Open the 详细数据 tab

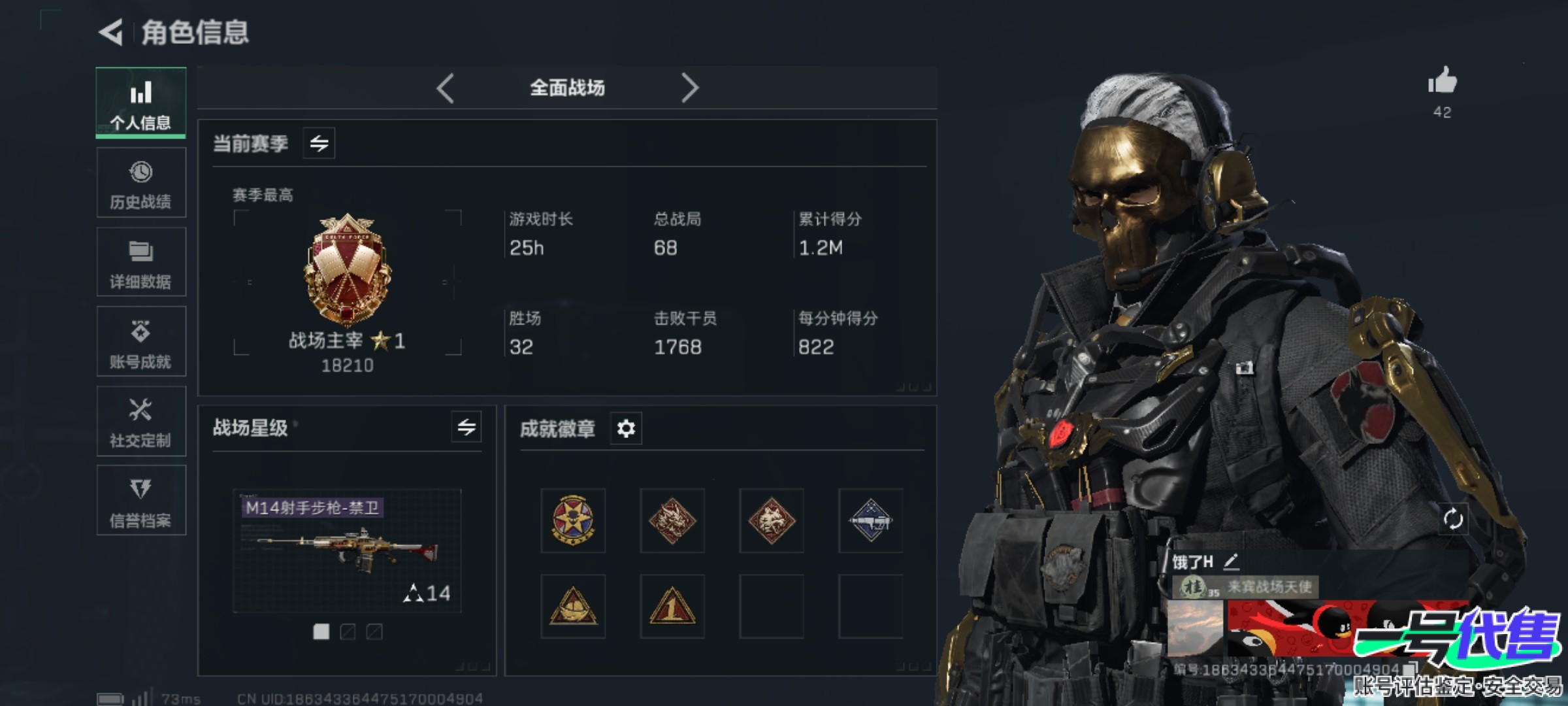click(x=140, y=263)
